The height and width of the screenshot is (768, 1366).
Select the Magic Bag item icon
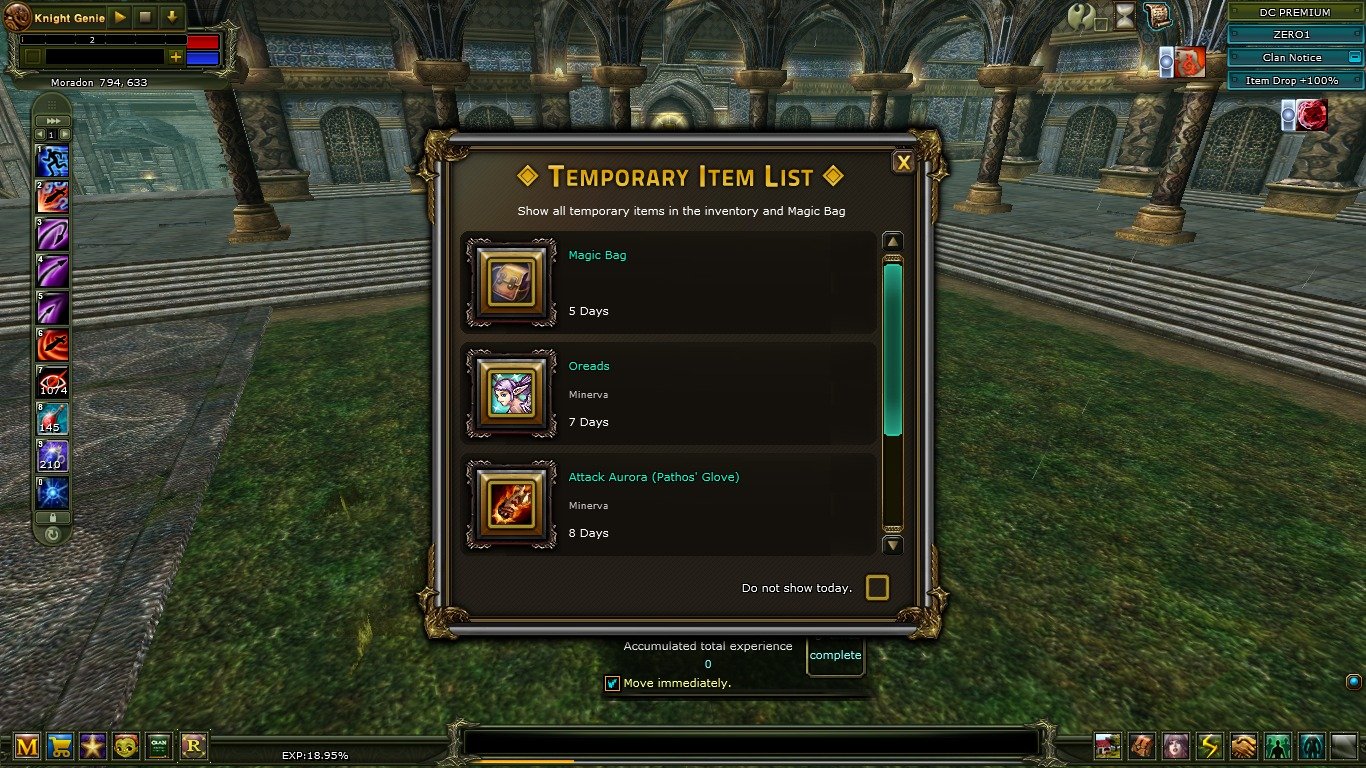[x=511, y=282]
